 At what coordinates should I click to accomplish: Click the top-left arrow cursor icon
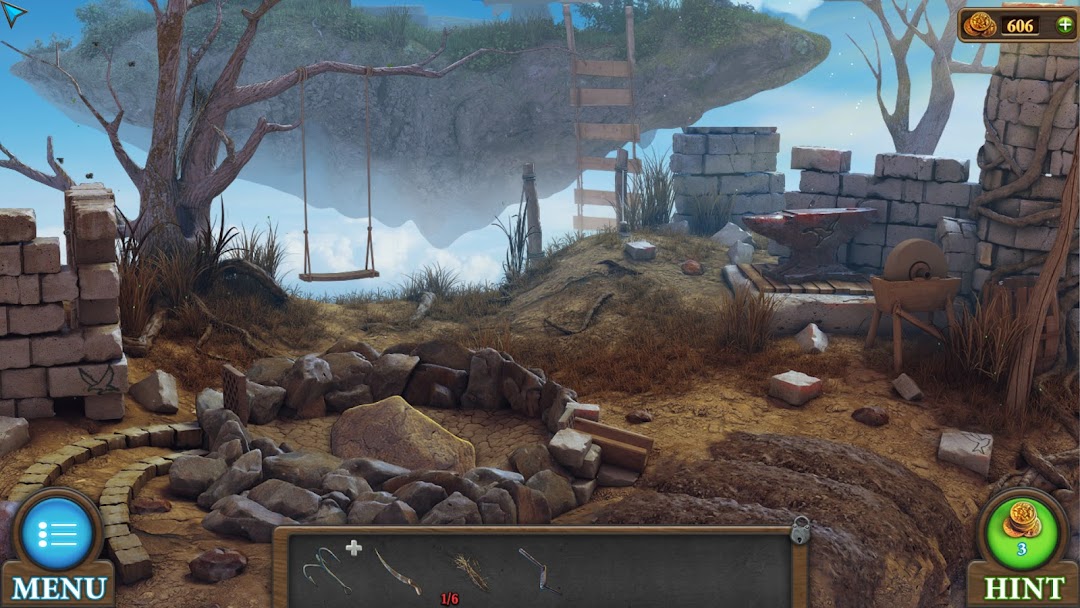pyautogui.click(x=14, y=13)
